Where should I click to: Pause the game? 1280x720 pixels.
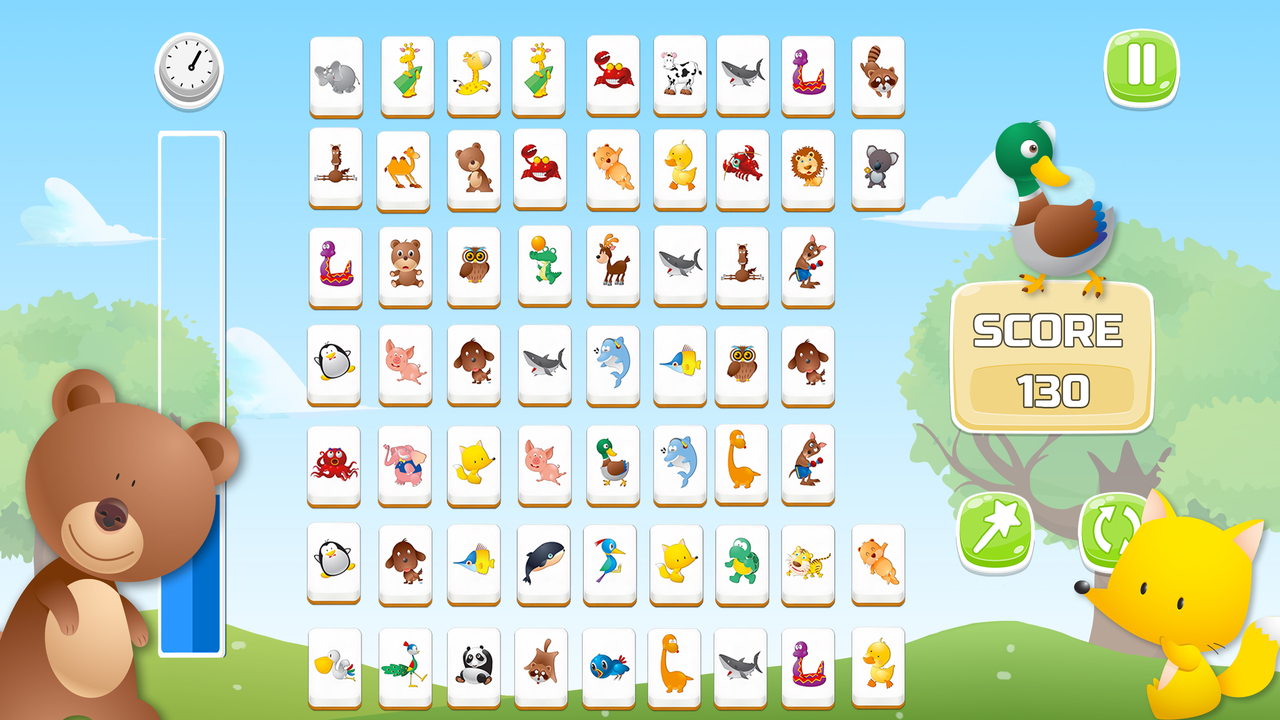(1143, 66)
